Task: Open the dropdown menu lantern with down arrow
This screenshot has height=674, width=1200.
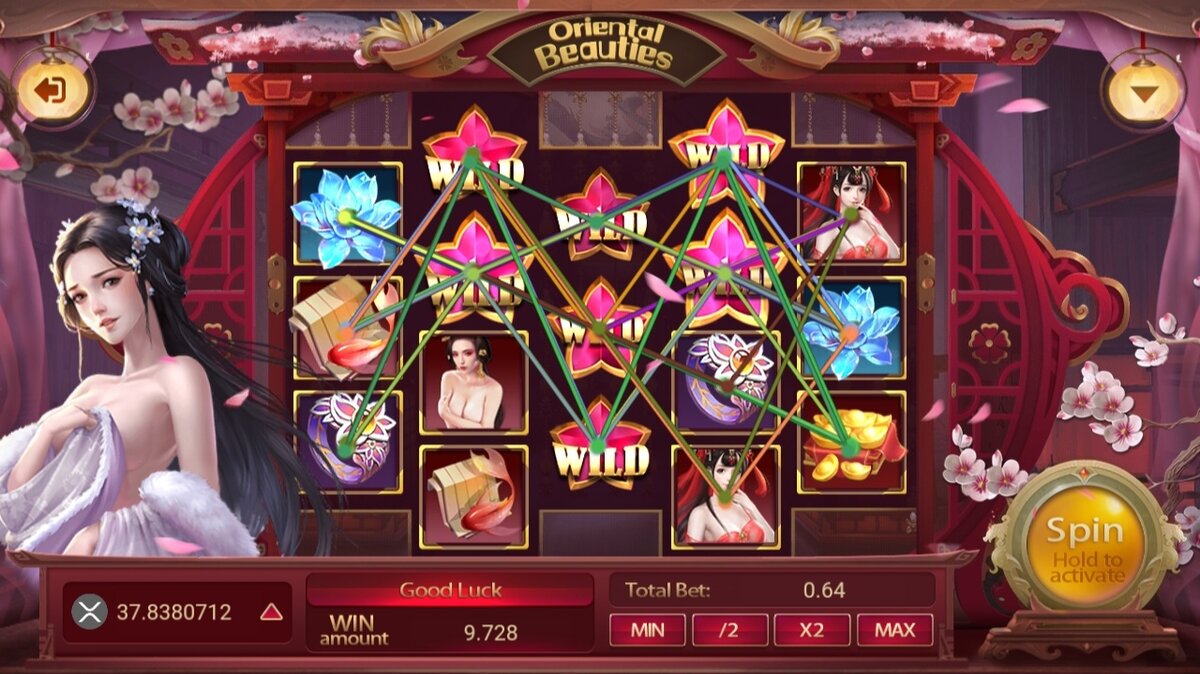Action: tap(1143, 92)
